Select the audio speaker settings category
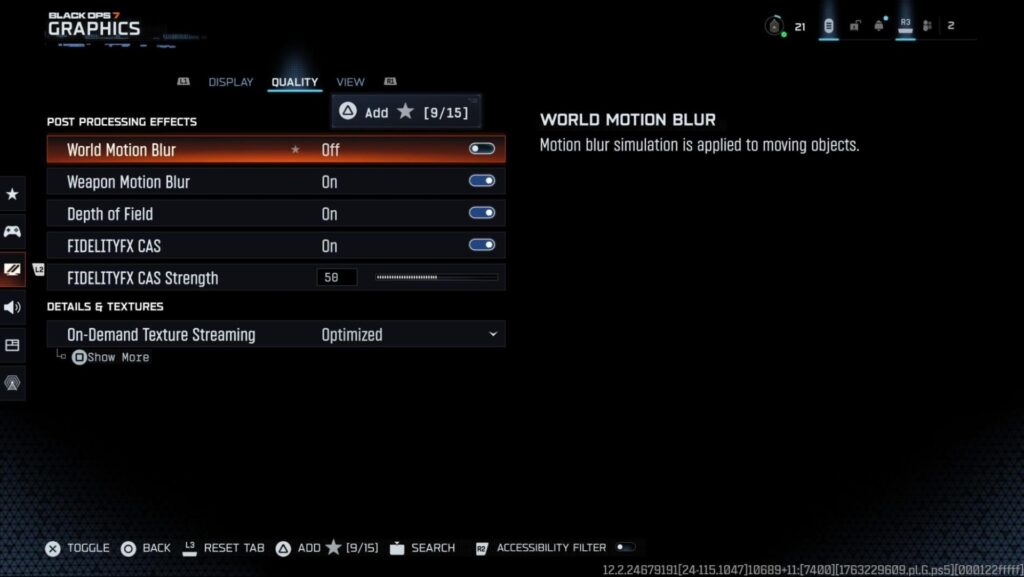Screen dimensions: 1024x577 13,307
